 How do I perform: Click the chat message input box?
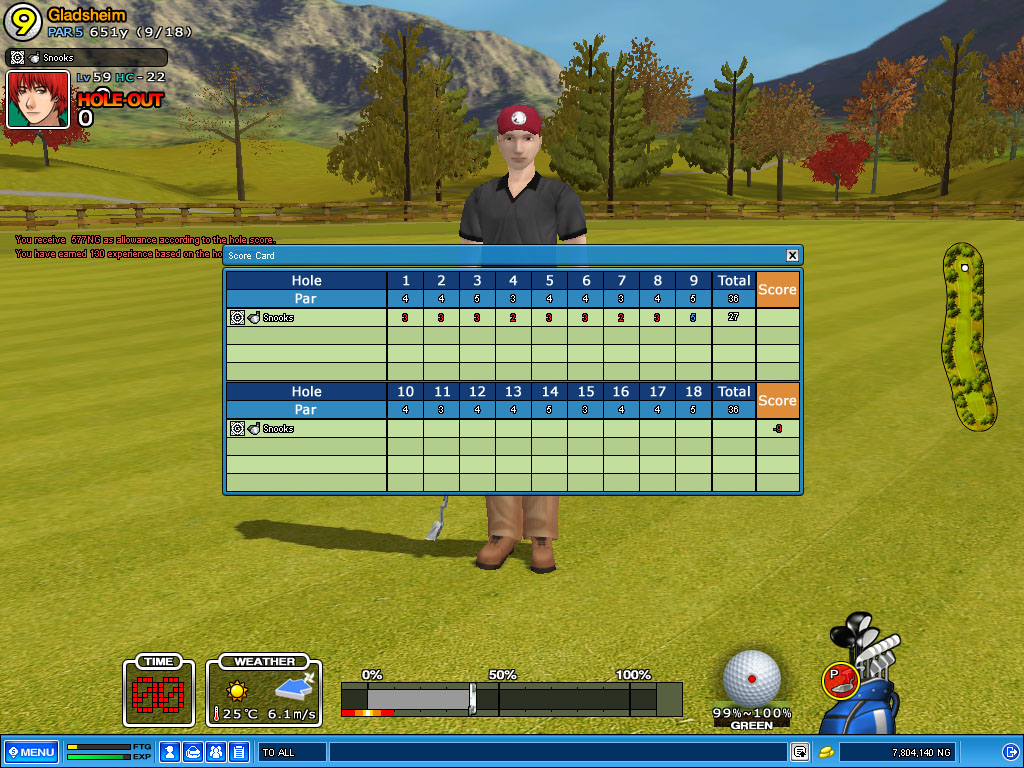[x=556, y=752]
